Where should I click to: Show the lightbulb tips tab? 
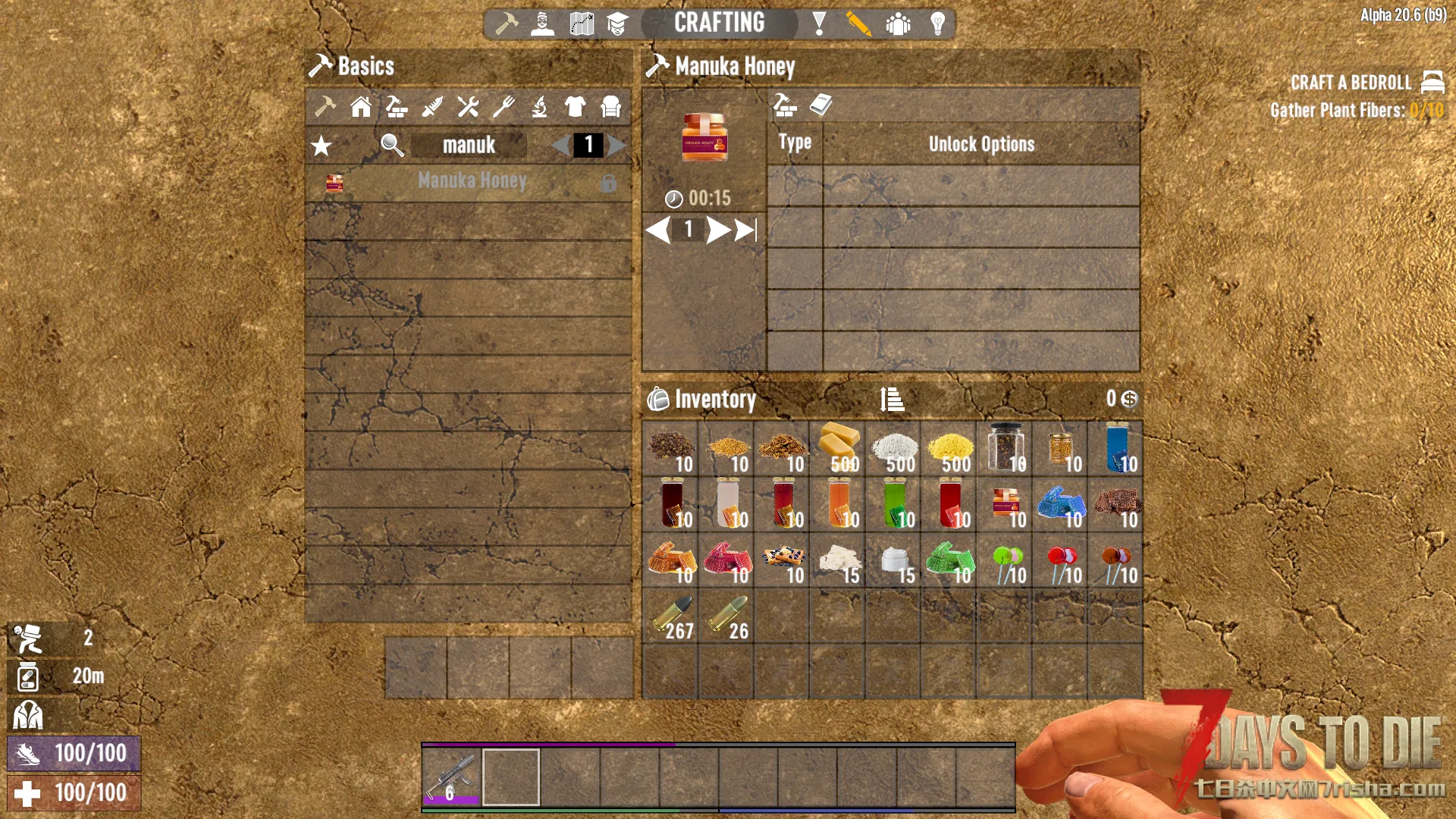click(x=938, y=24)
